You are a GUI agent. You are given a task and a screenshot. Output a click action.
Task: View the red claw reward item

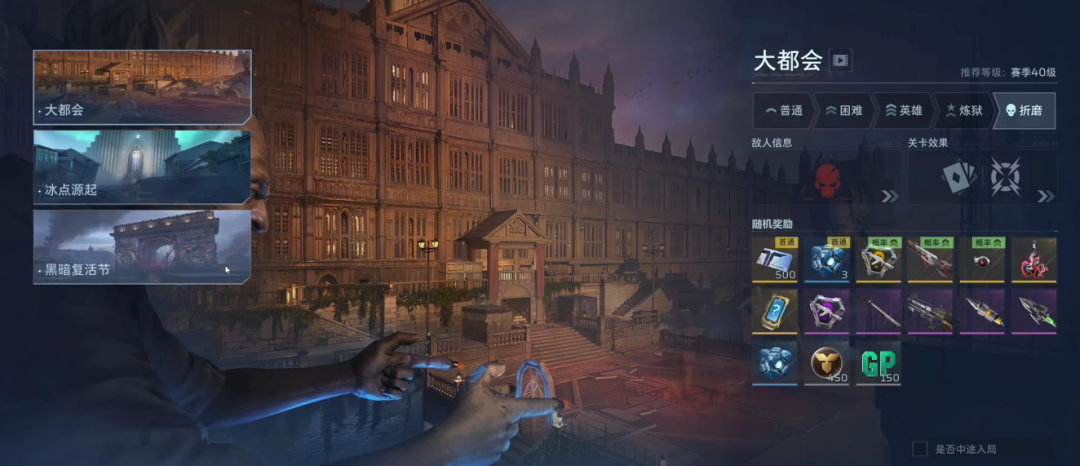1034,260
